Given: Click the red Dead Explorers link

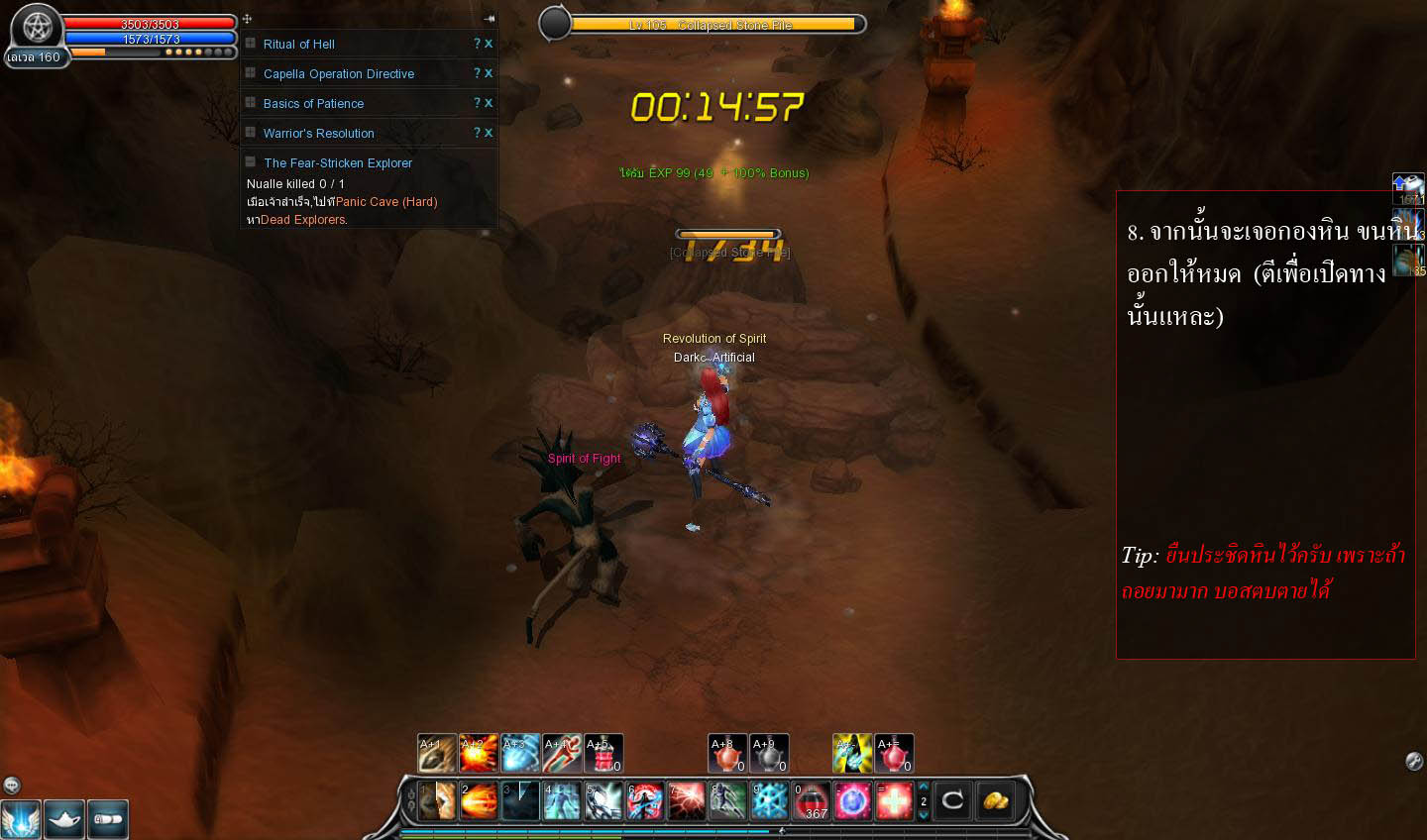Looking at the screenshot, I should click(302, 219).
